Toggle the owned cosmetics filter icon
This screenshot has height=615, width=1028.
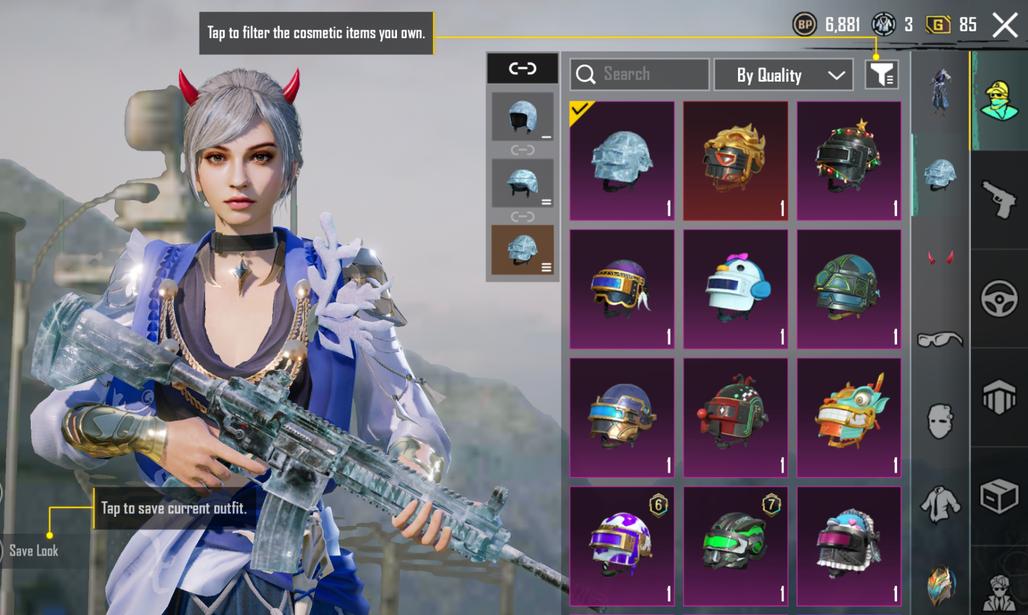[x=881, y=74]
